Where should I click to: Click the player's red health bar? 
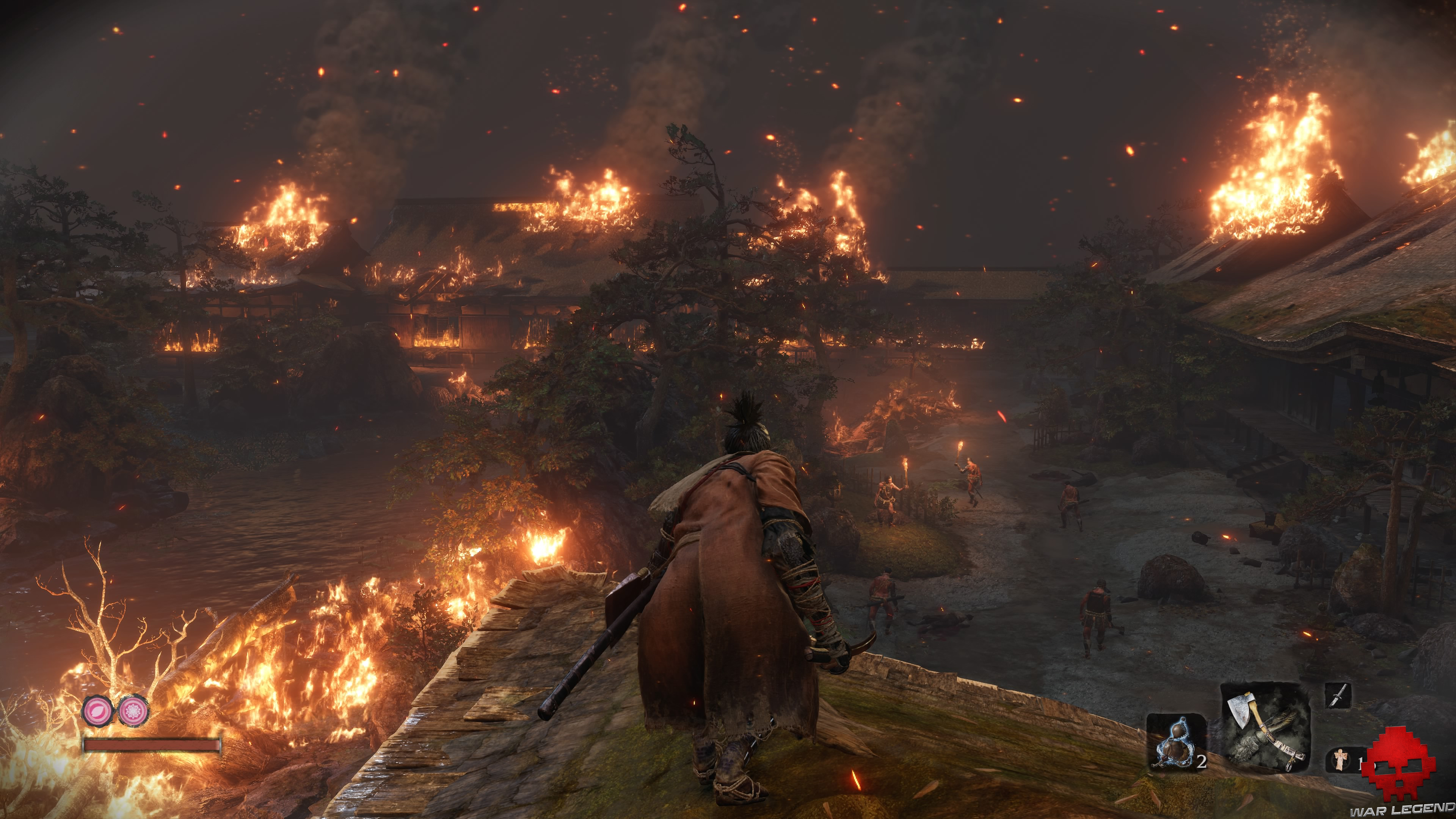(150, 745)
